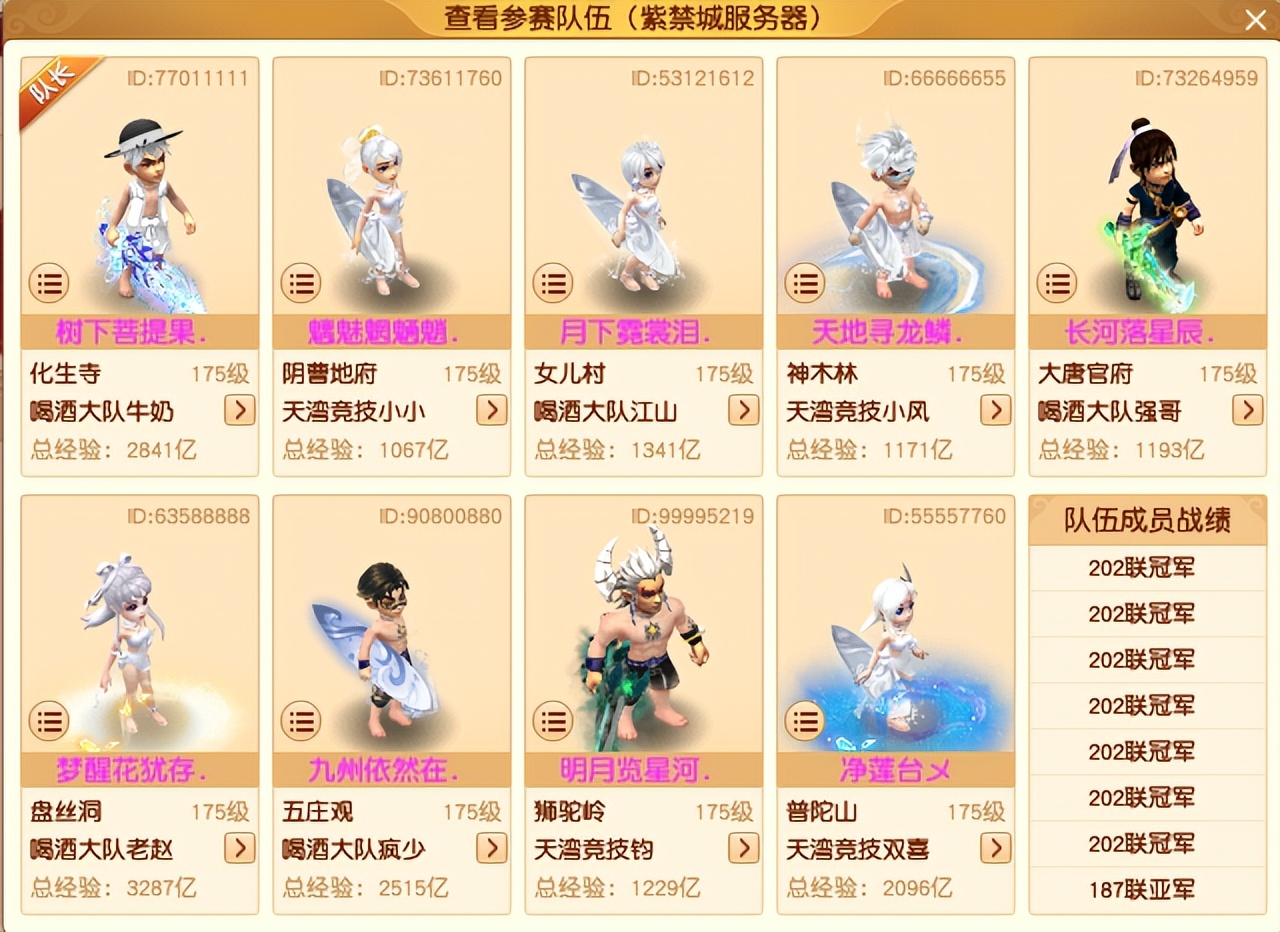Open the details icon on 九州依然在's card
Viewport: 1280px width, 932px height.
(x=299, y=721)
